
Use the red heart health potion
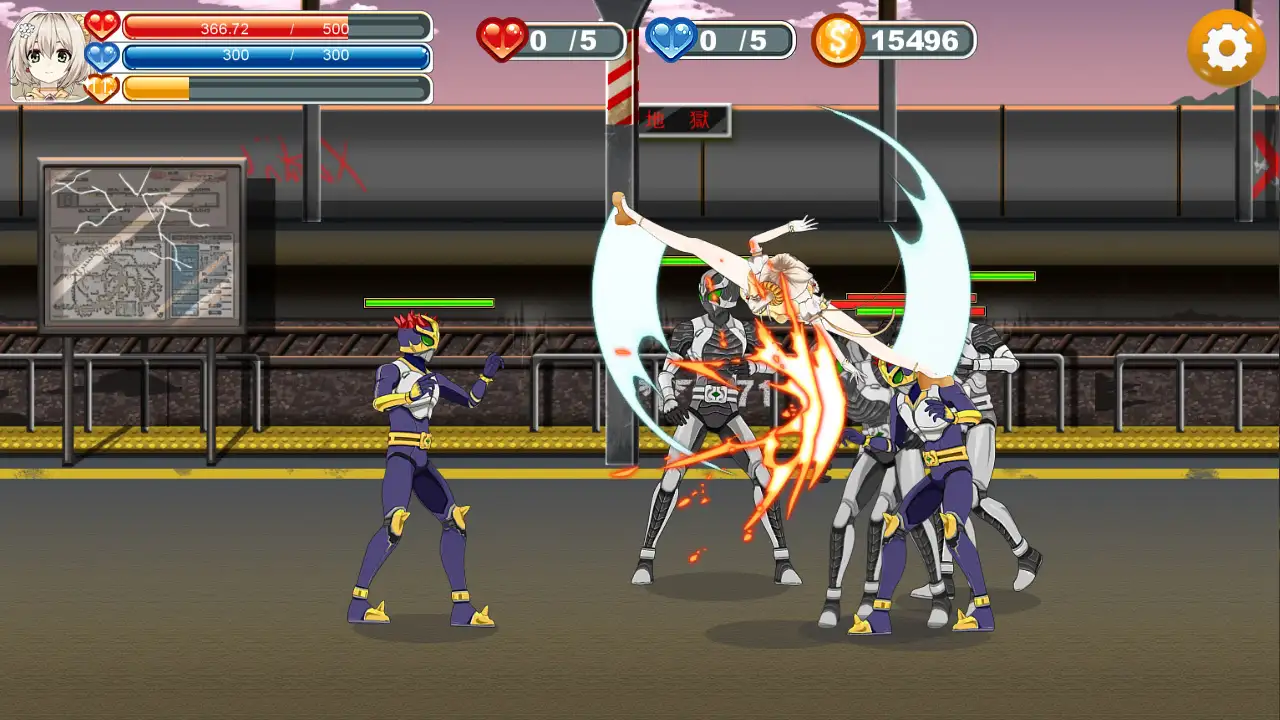click(x=502, y=40)
